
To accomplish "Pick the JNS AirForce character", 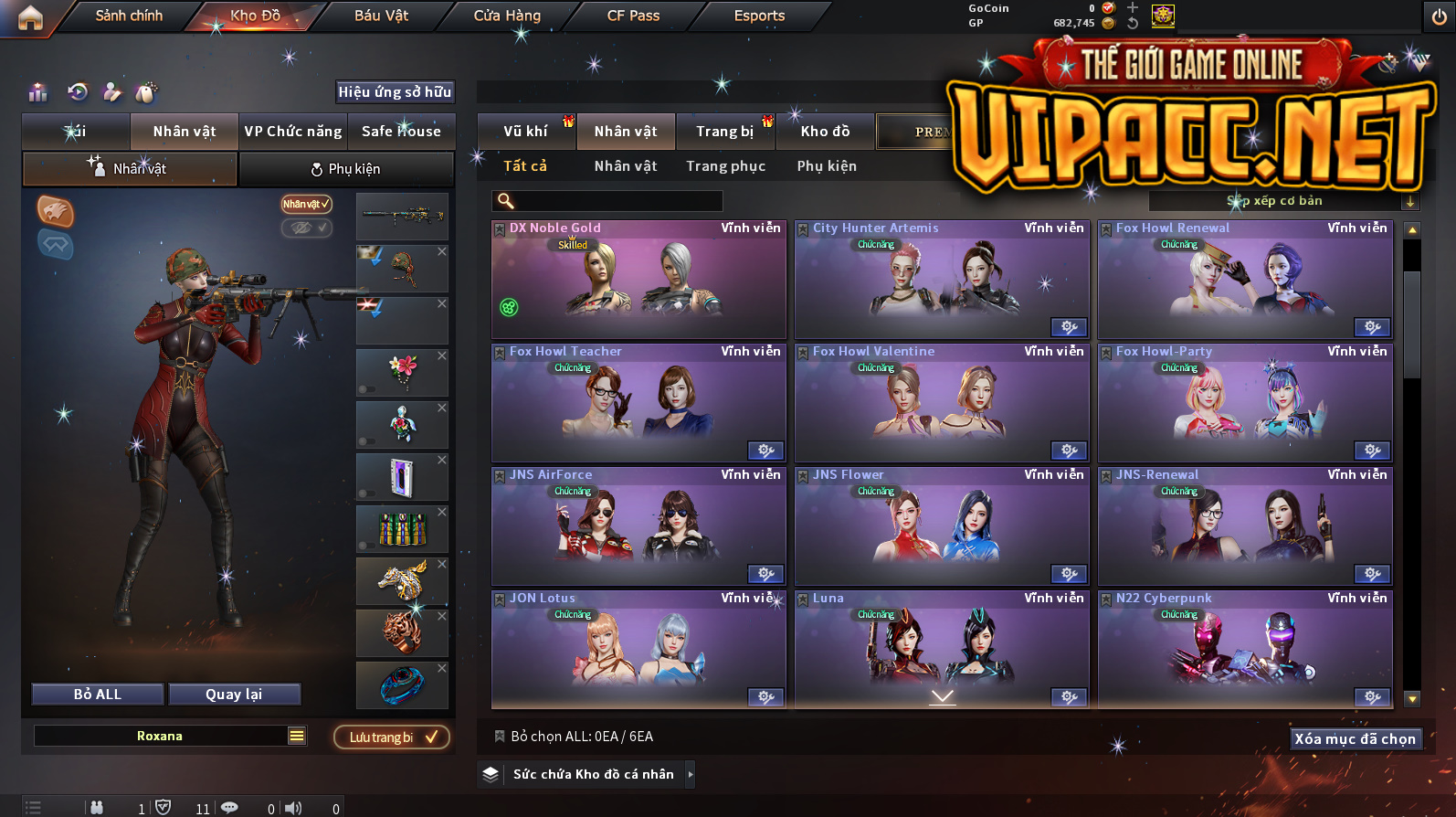I will click(638, 525).
